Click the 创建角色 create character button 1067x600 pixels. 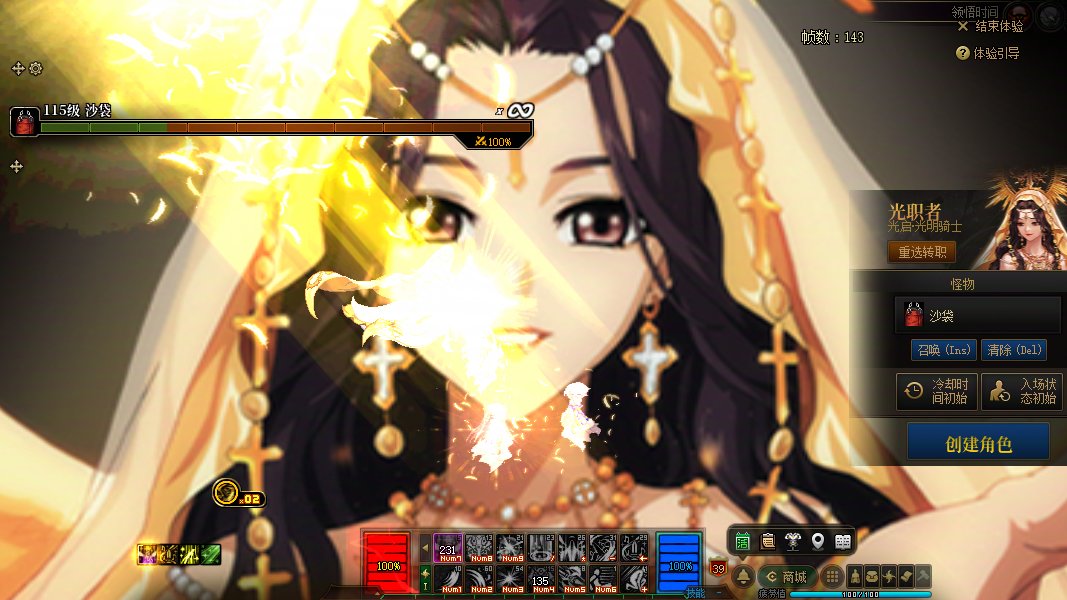pyautogui.click(x=978, y=442)
